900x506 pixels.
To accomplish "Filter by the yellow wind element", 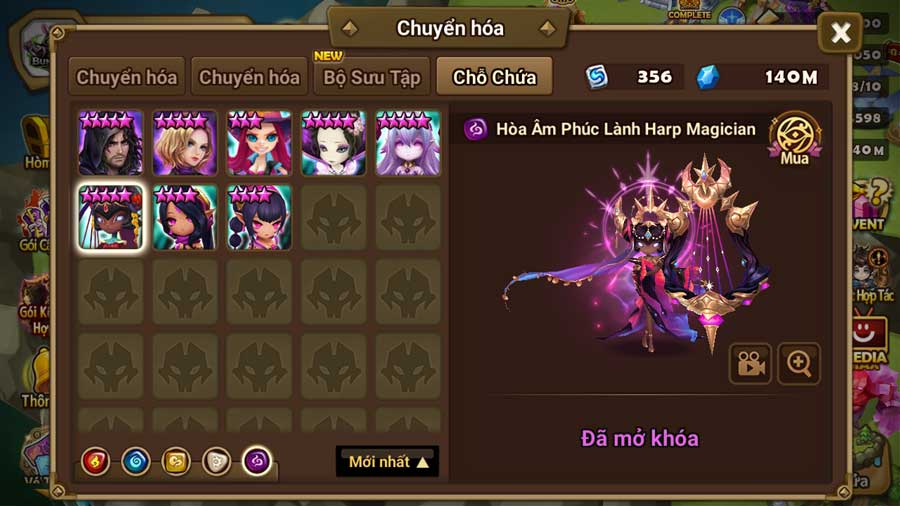I will tap(176, 461).
